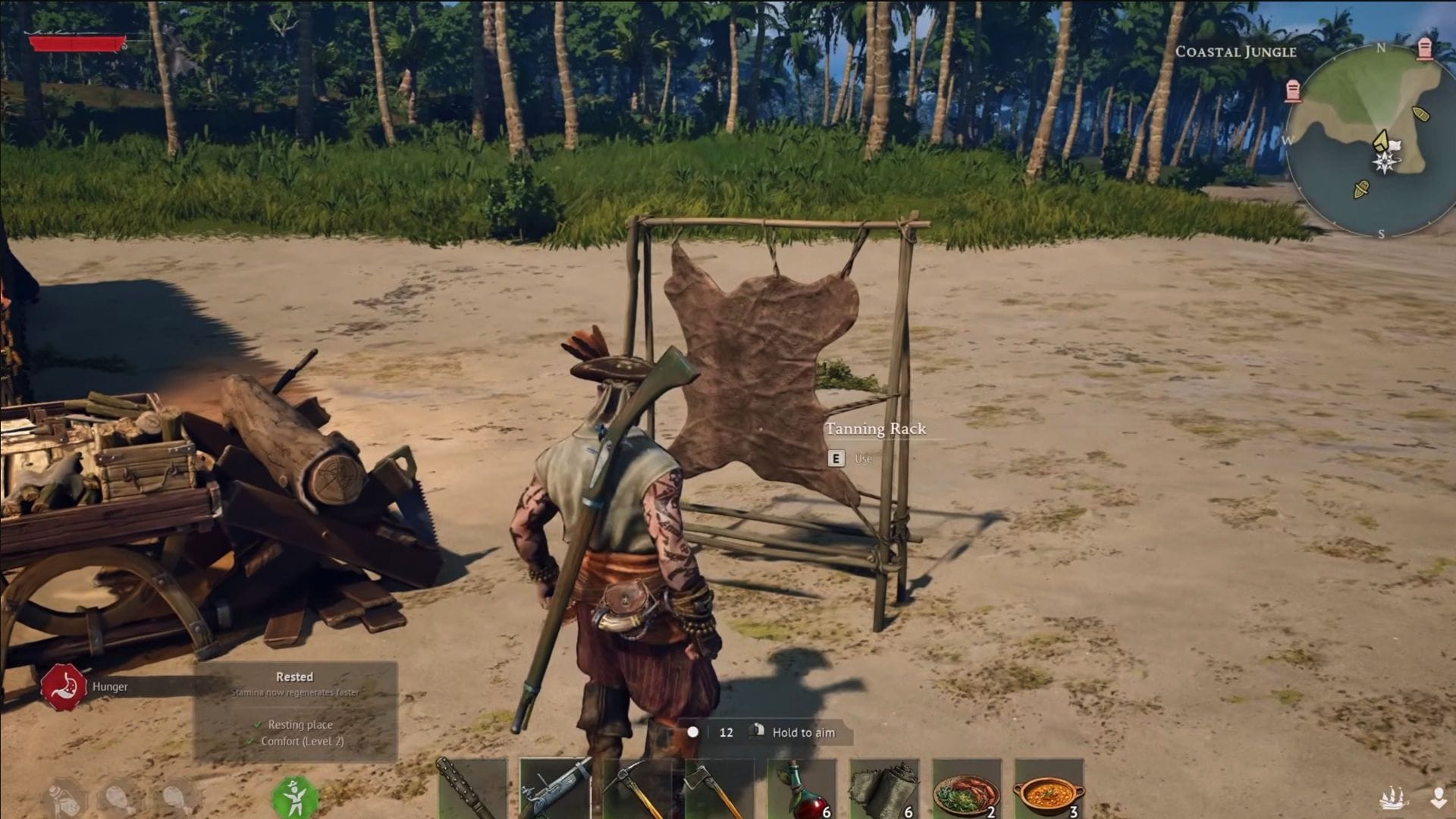
Task: Open the character menu via the player bust icon
Action: click(x=1439, y=797)
